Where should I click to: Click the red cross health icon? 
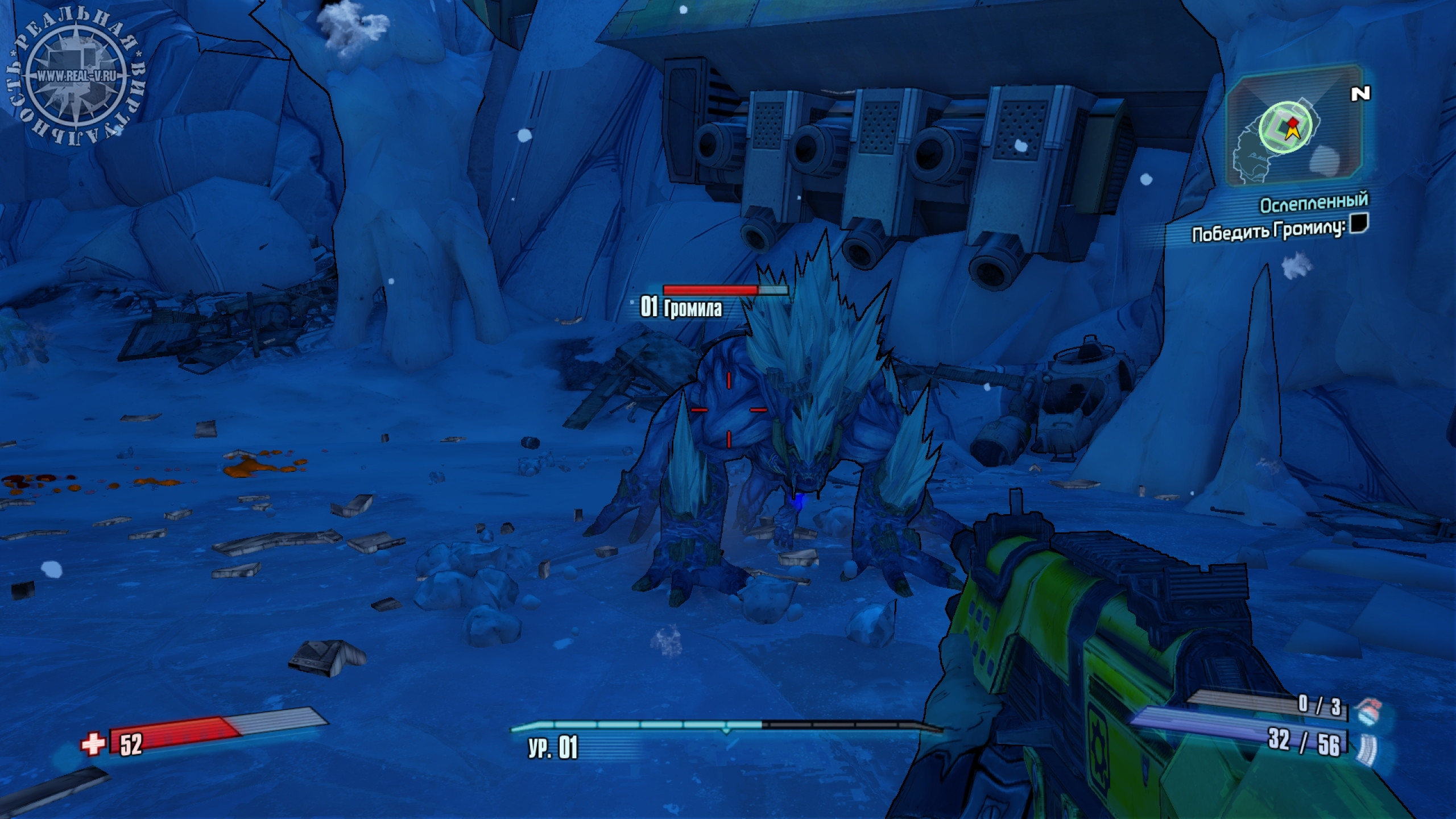coord(94,744)
